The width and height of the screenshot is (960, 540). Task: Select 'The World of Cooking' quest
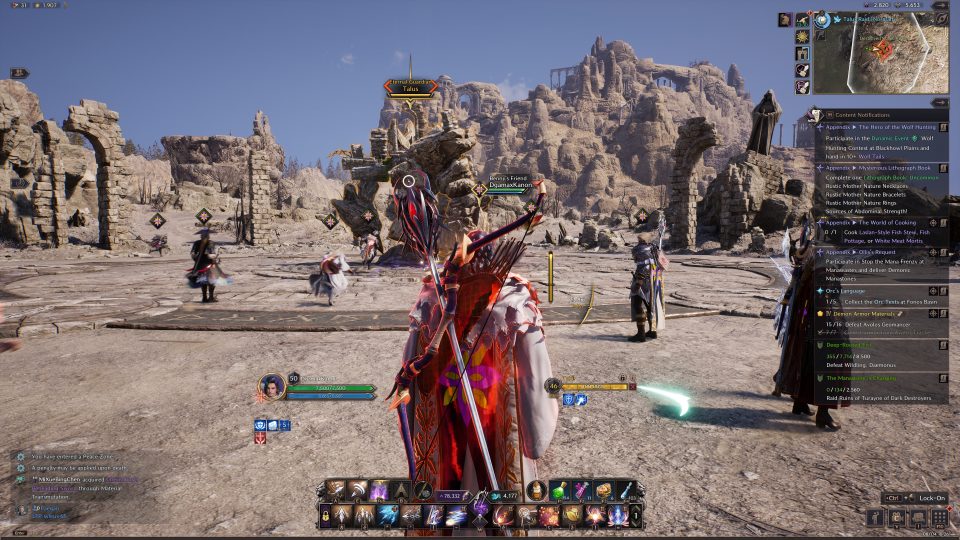click(x=876, y=223)
